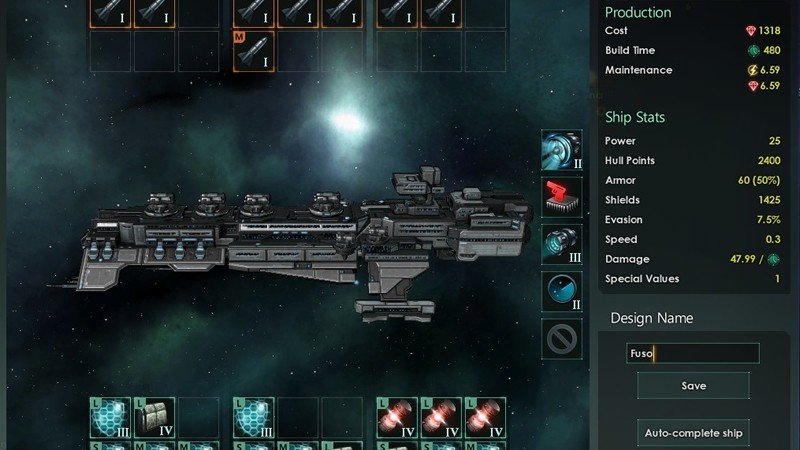Image resolution: width=800 pixels, height=450 pixels.
Task: Edit the Design Name text field
Action: click(x=693, y=353)
